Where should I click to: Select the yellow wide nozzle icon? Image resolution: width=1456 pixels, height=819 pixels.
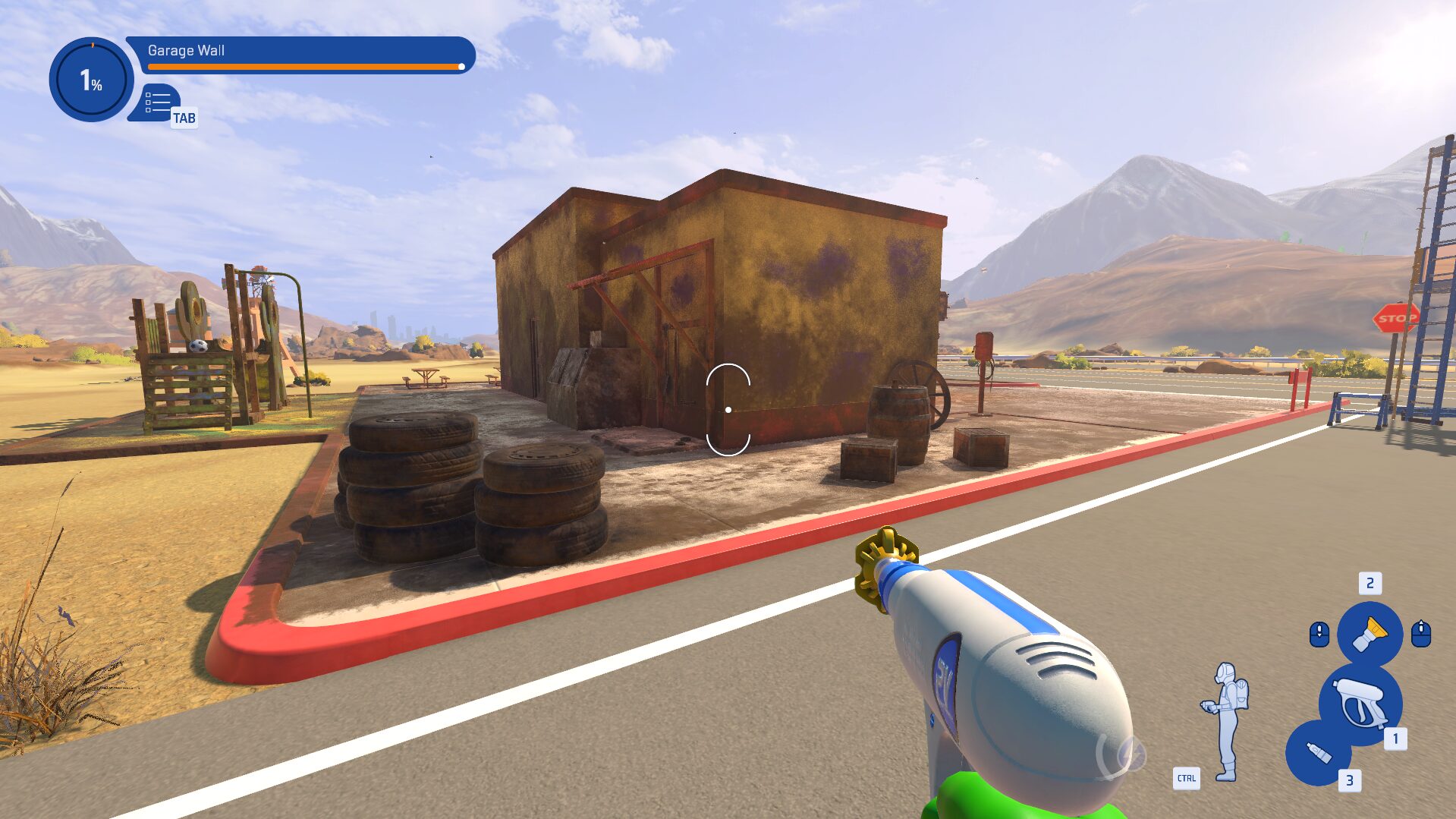[x=1370, y=635]
